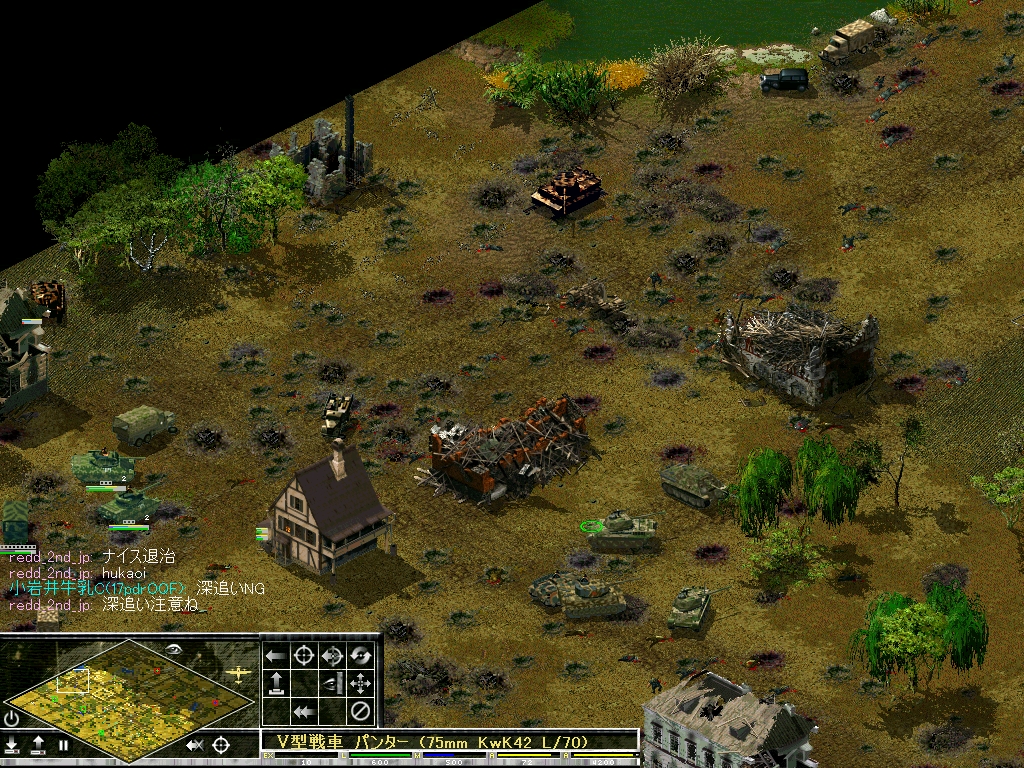The image size is (1024, 768).
Task: Issue the stop command circle-slash icon
Action: pos(361,712)
